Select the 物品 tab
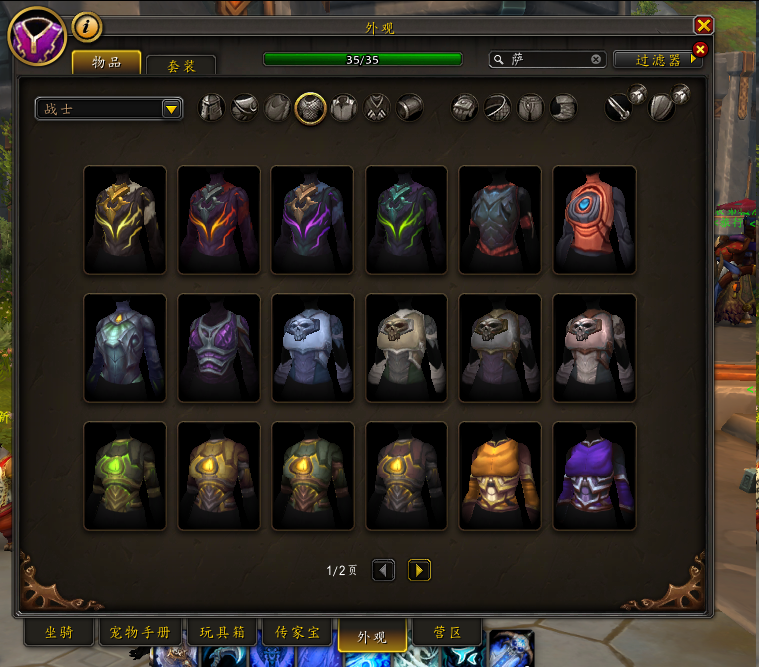This screenshot has width=759, height=667. click(x=106, y=62)
